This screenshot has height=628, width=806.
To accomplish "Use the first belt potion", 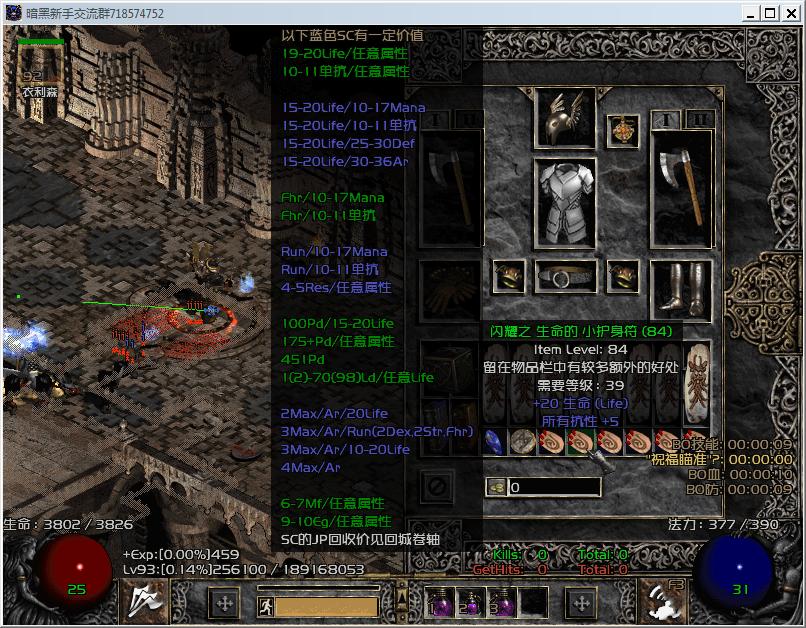I will click(440, 602).
